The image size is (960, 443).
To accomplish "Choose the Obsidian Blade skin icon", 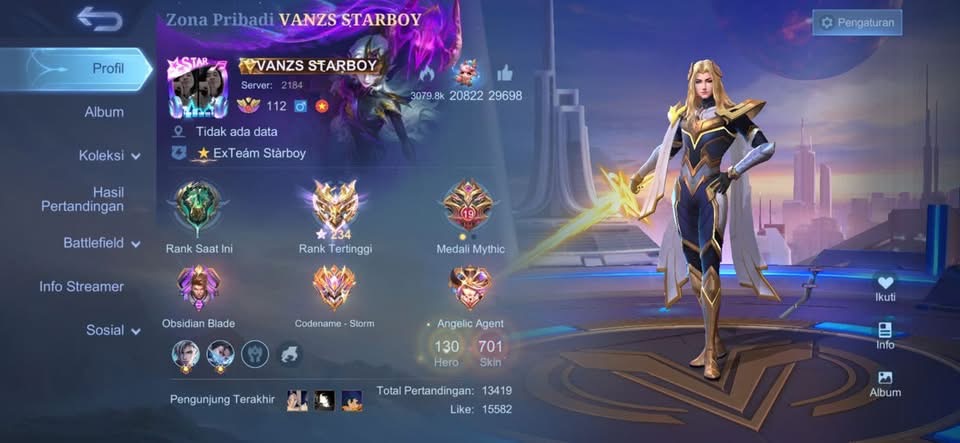I will tap(199, 288).
